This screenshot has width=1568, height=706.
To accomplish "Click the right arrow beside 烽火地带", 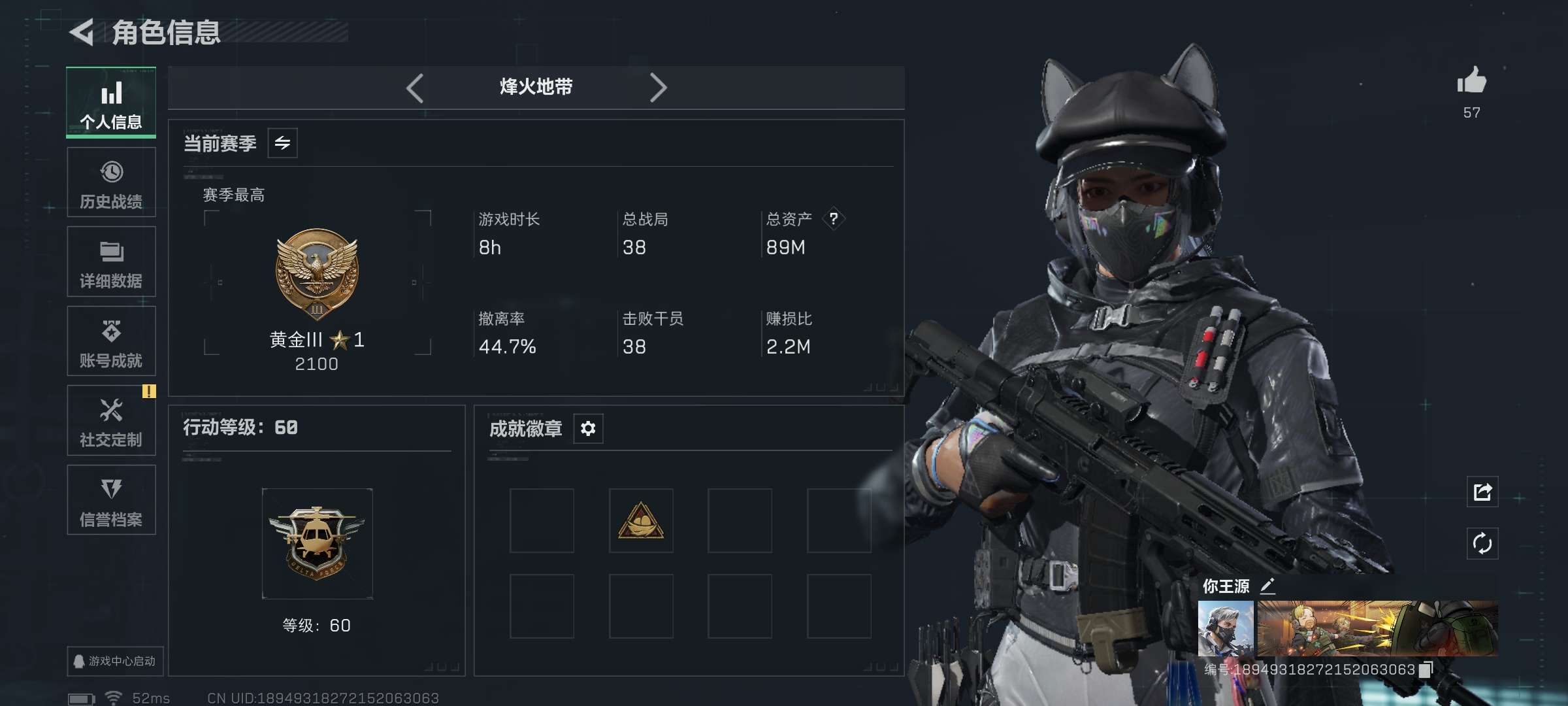I will (x=659, y=87).
